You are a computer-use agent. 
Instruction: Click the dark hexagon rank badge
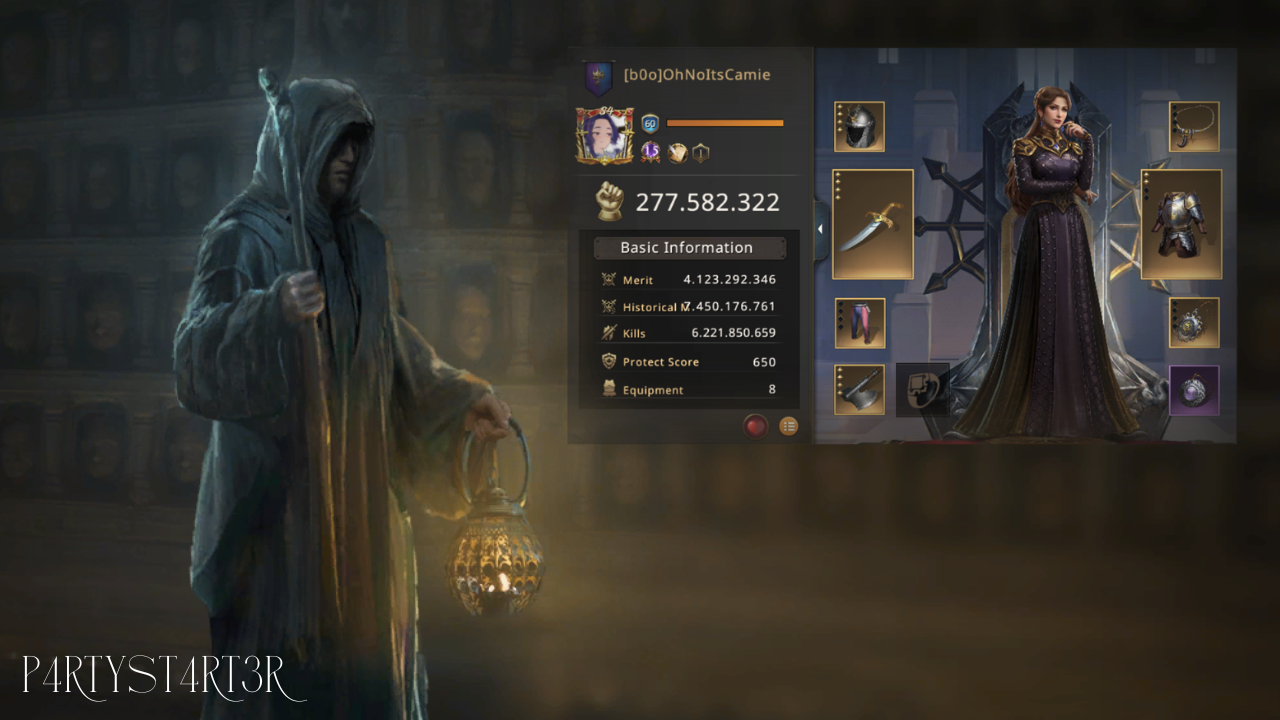(701, 153)
